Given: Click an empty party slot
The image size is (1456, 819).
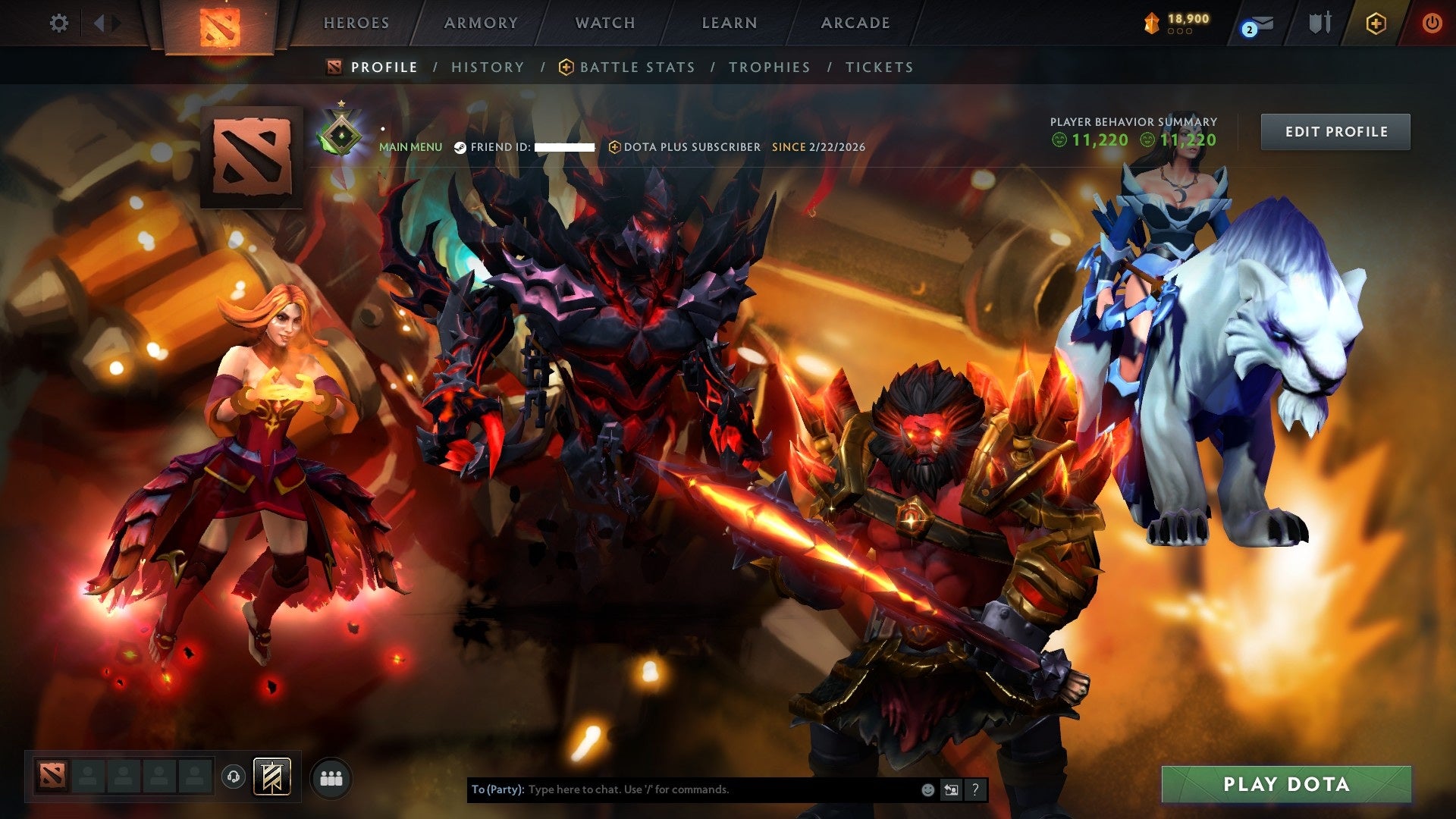Looking at the screenshot, I should point(86,775).
